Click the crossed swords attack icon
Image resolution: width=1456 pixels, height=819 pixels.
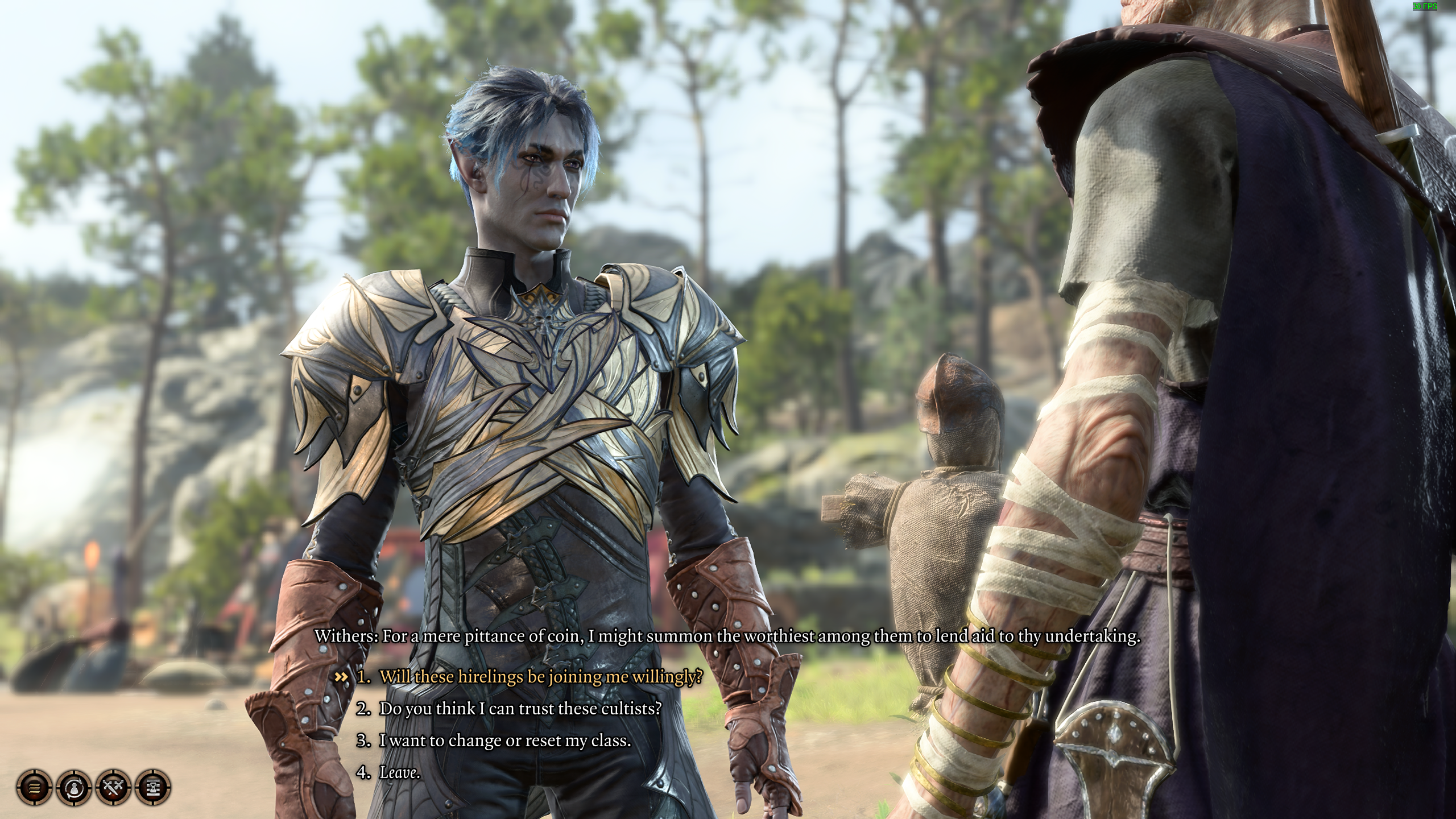[114, 788]
